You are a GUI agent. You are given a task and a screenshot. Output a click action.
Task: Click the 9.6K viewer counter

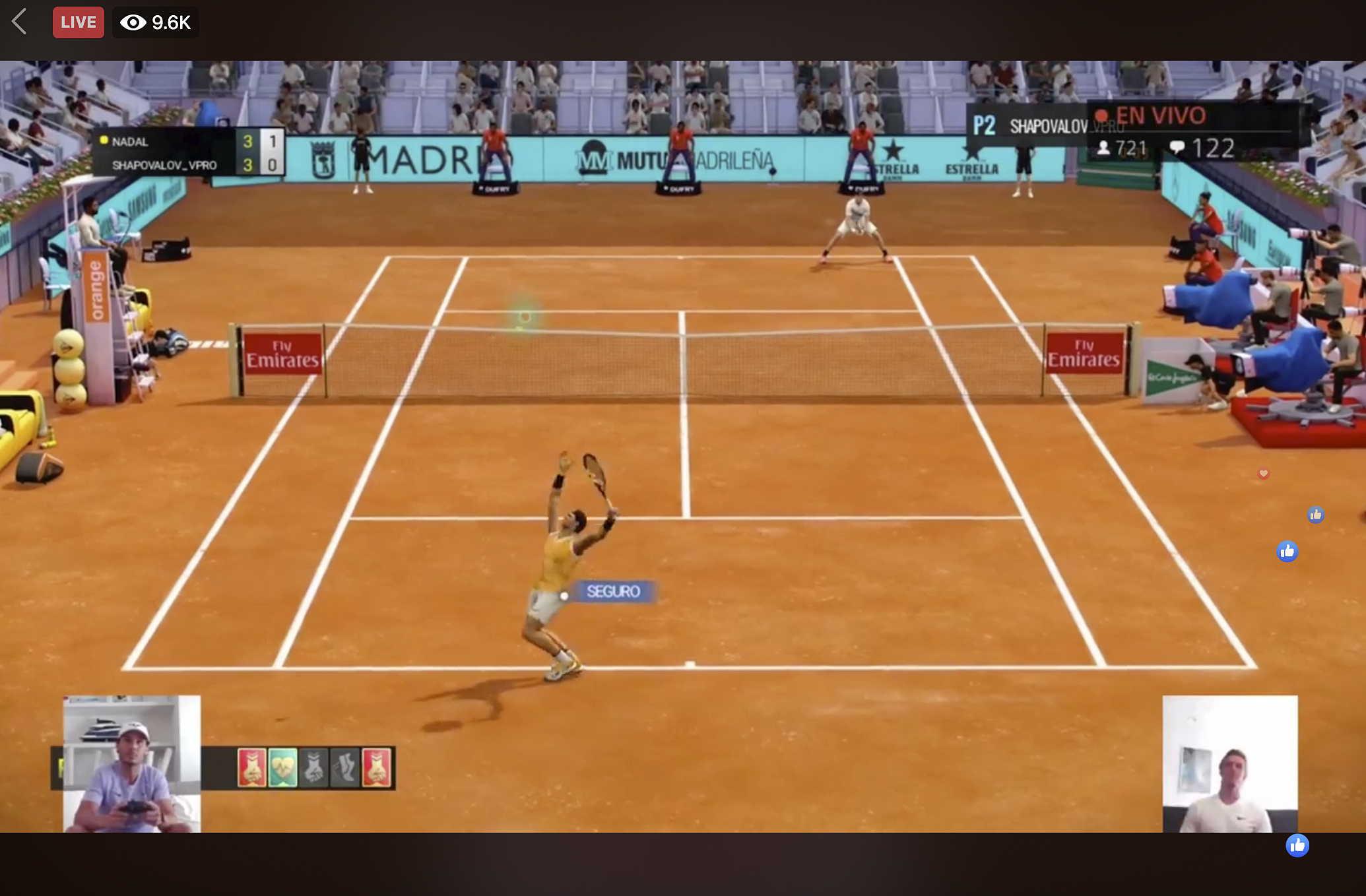(170, 22)
